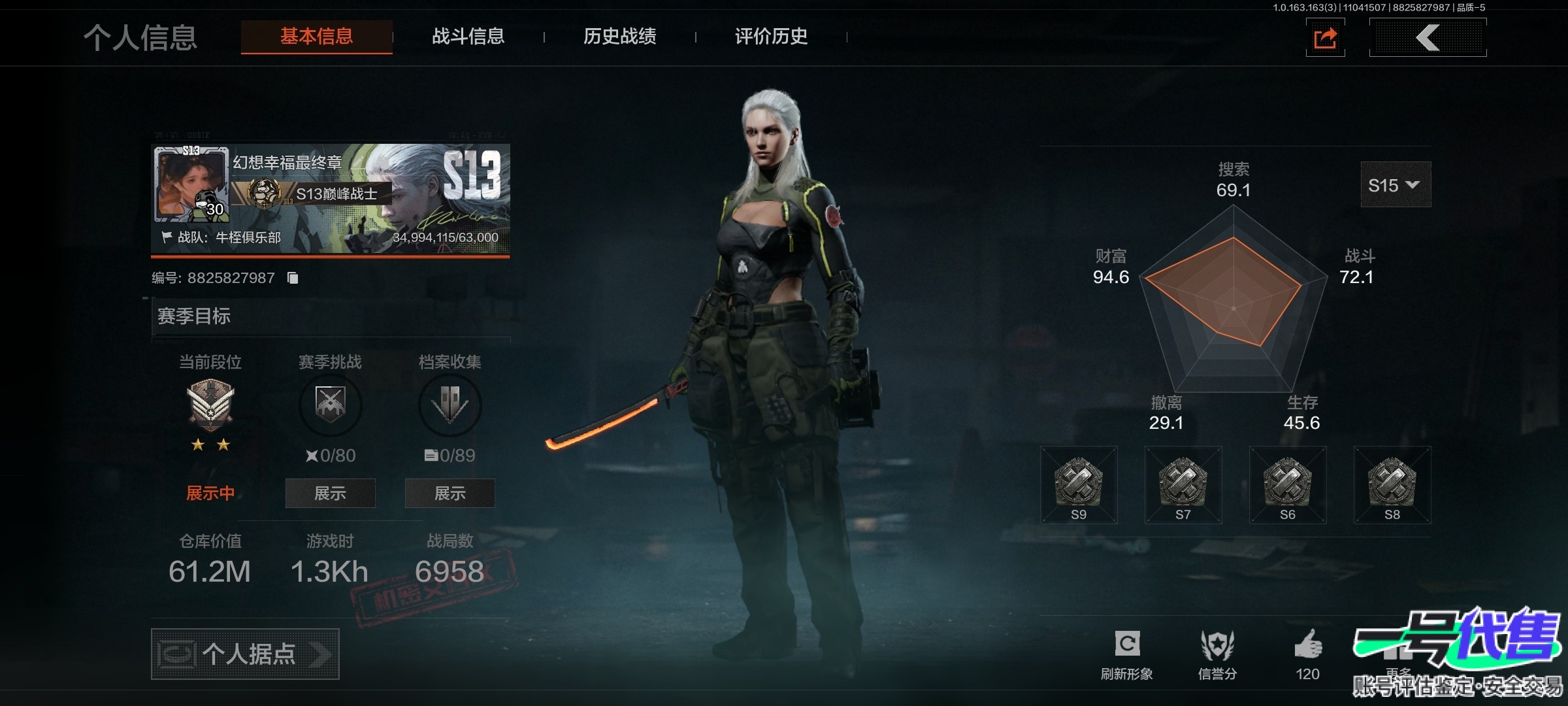Open the 战斗信息 tab
This screenshot has width=1568, height=706.
[468, 37]
